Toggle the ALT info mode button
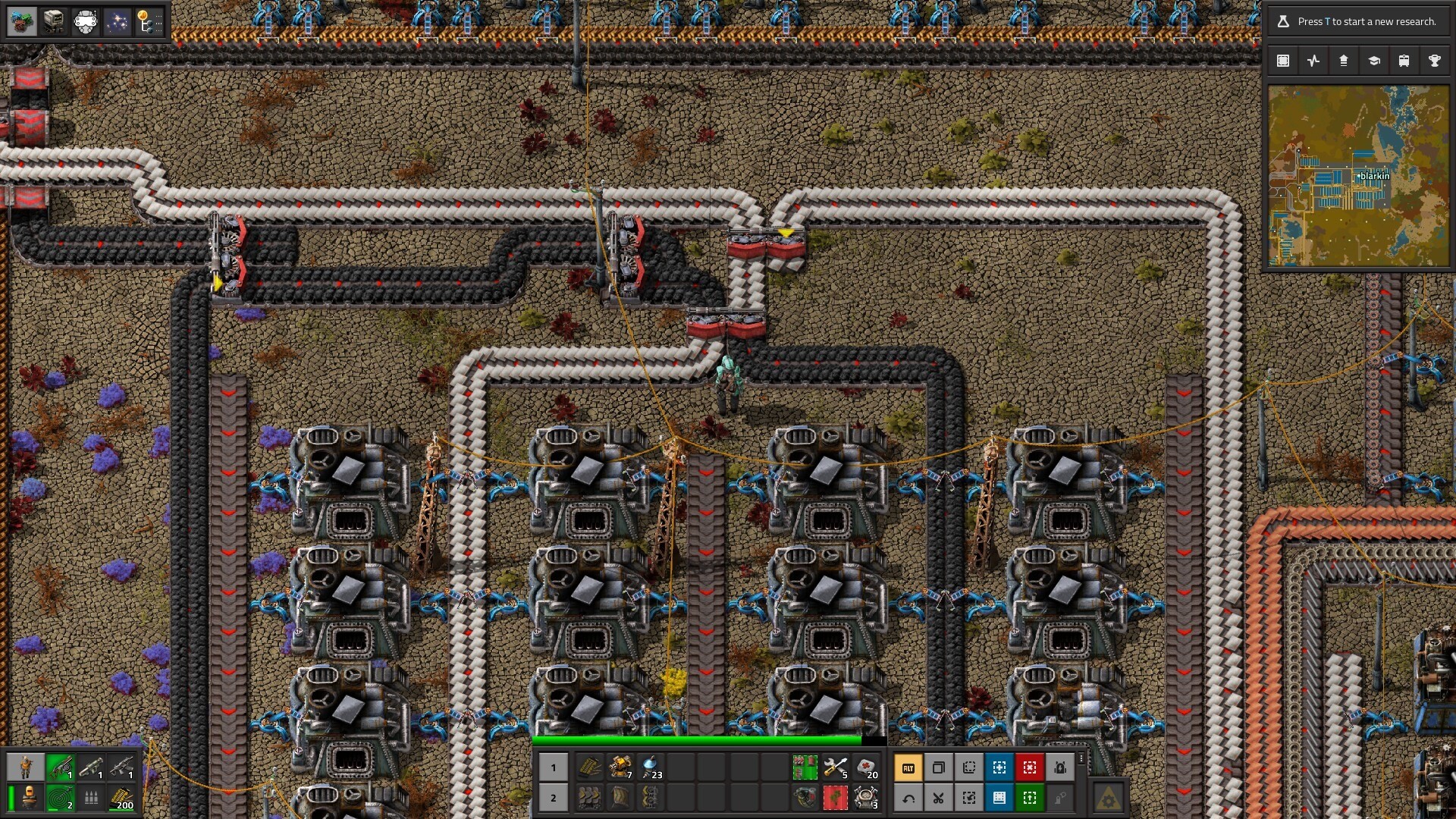 (908, 768)
